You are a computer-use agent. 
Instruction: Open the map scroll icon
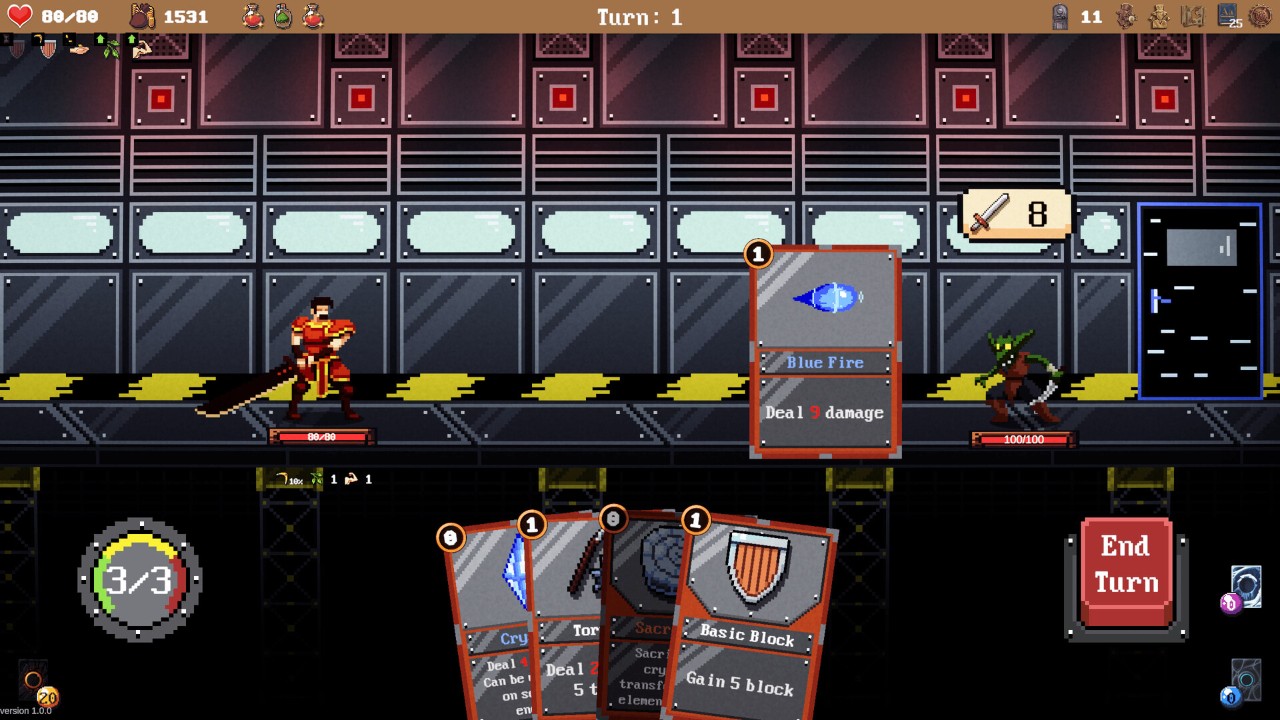coord(1192,16)
